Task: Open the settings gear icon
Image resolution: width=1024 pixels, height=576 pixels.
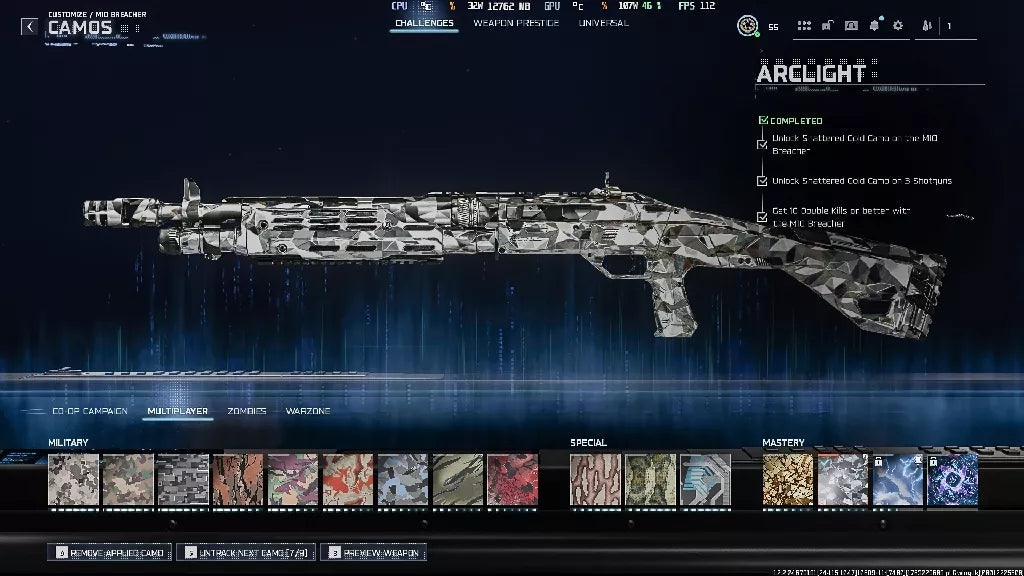Action: click(897, 26)
